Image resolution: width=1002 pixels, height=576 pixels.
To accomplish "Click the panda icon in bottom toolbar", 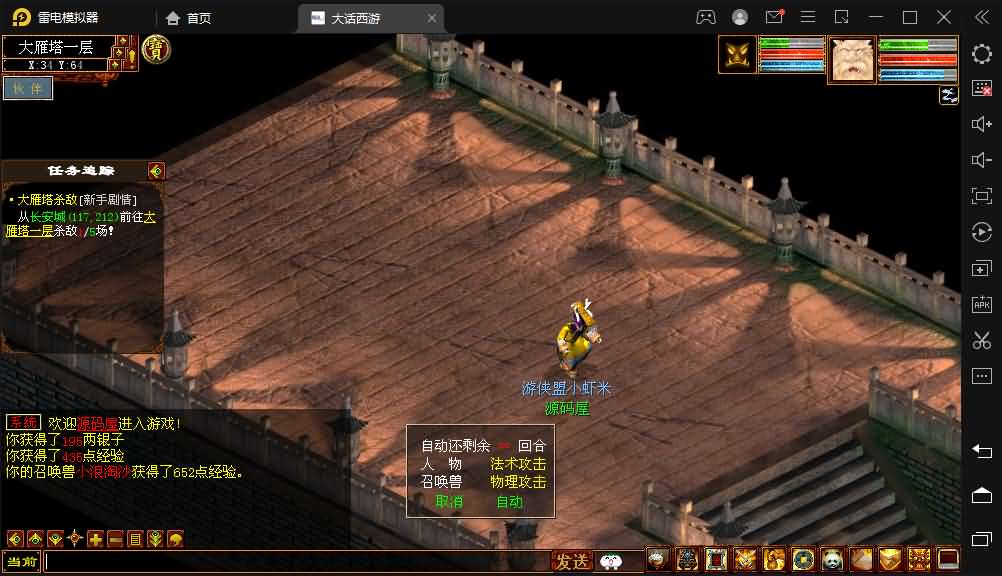I will point(832,559).
